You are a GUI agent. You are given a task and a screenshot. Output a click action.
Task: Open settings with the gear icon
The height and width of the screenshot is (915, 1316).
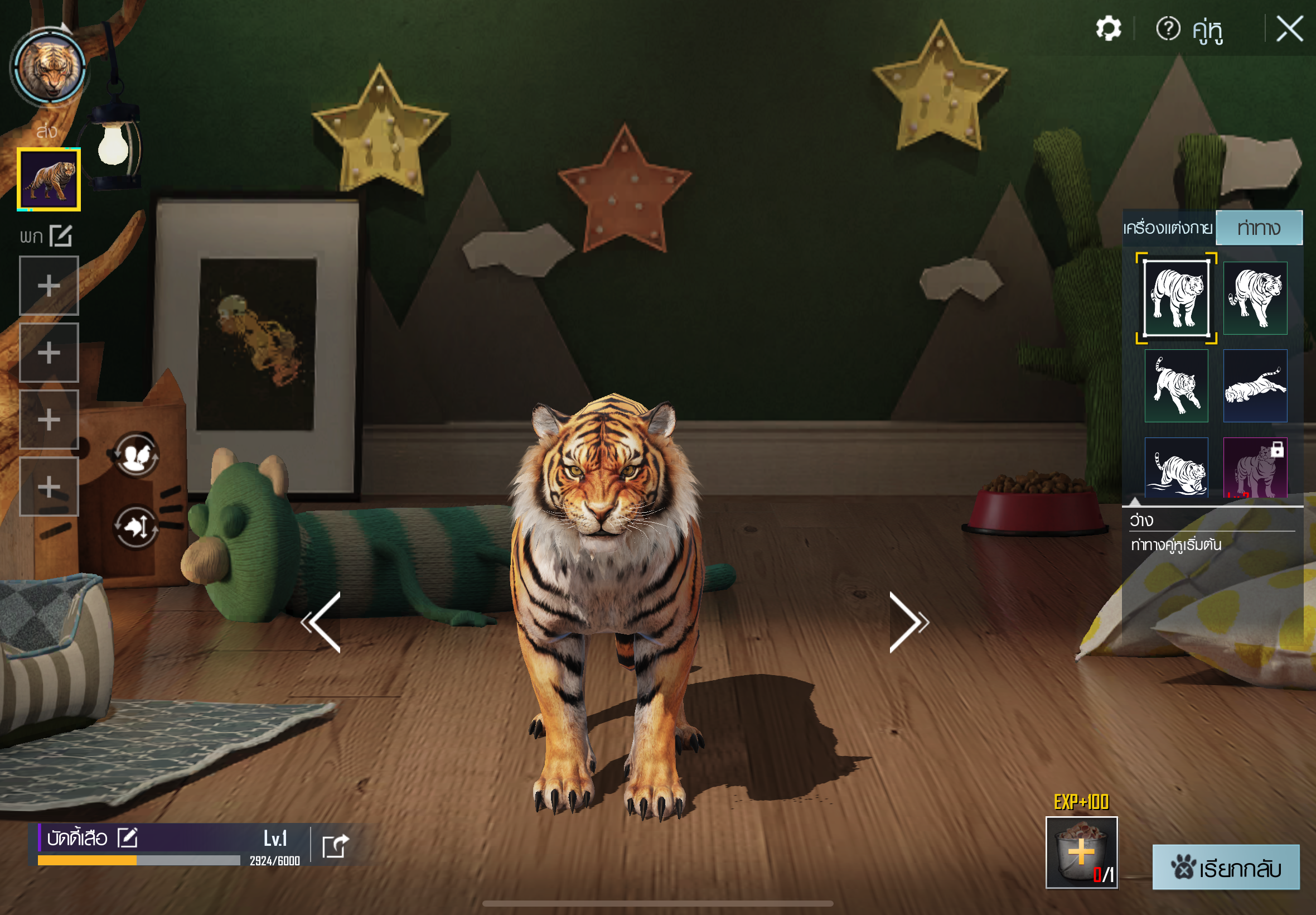click(1108, 28)
